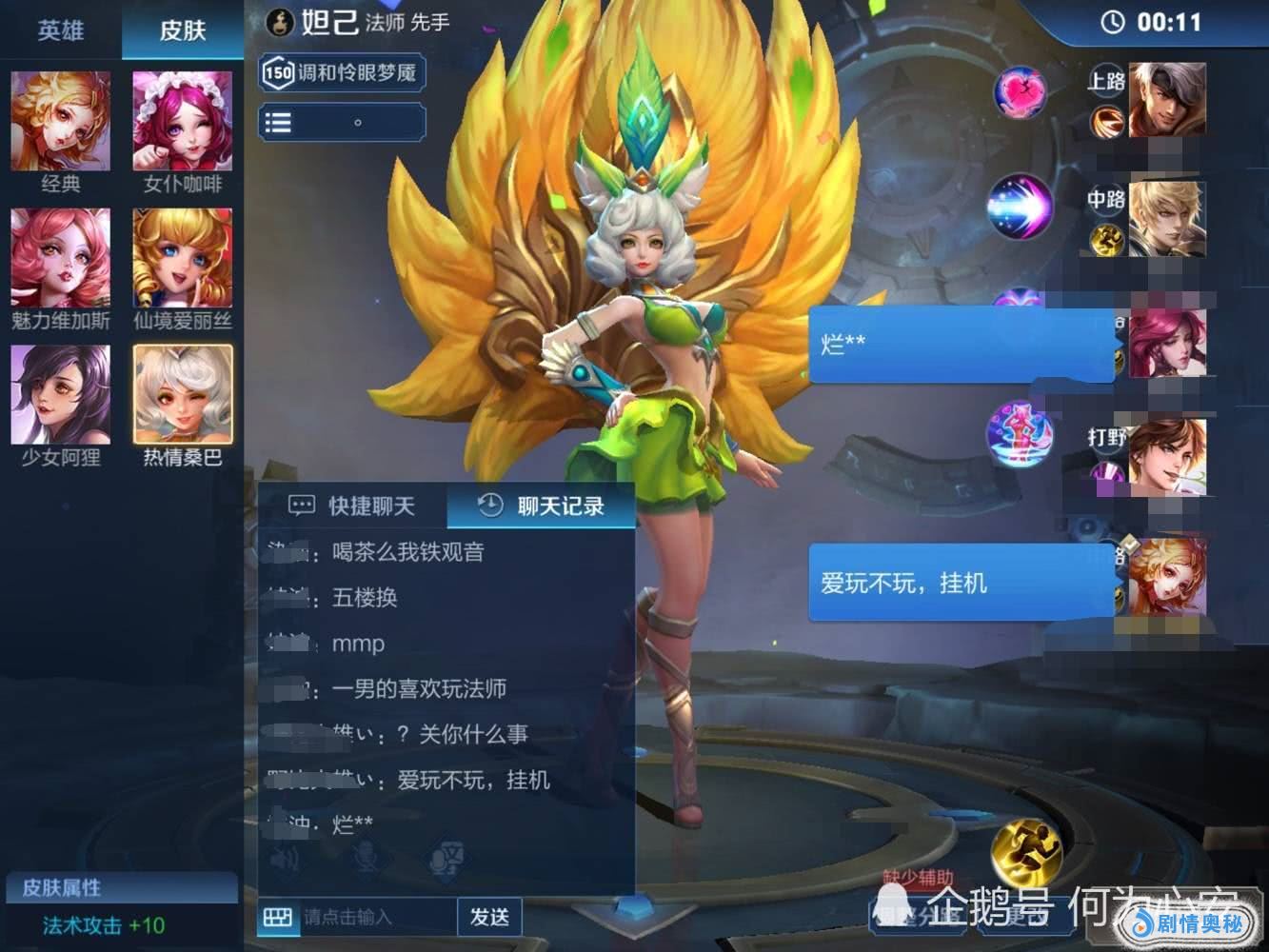Pick the 魅力维加斯 skin
This screenshot has height=952, width=1269.
click(61, 259)
